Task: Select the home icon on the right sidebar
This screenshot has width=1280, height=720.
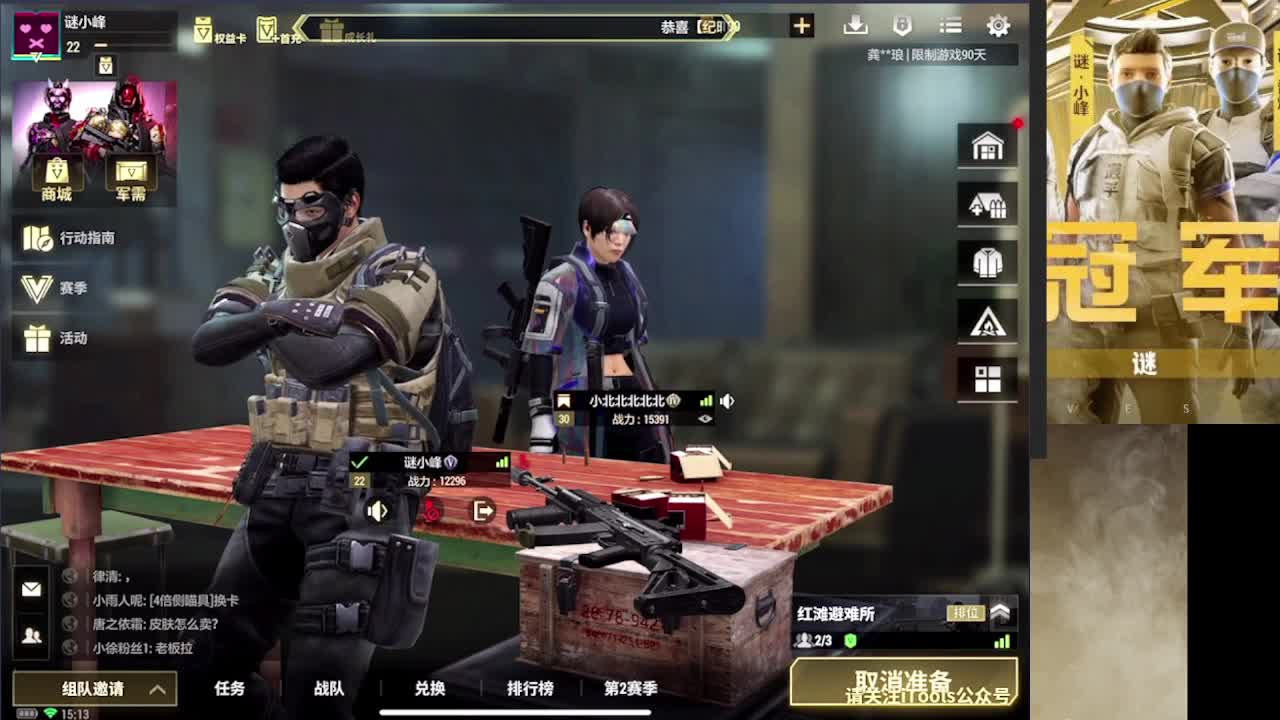Action: point(987,145)
